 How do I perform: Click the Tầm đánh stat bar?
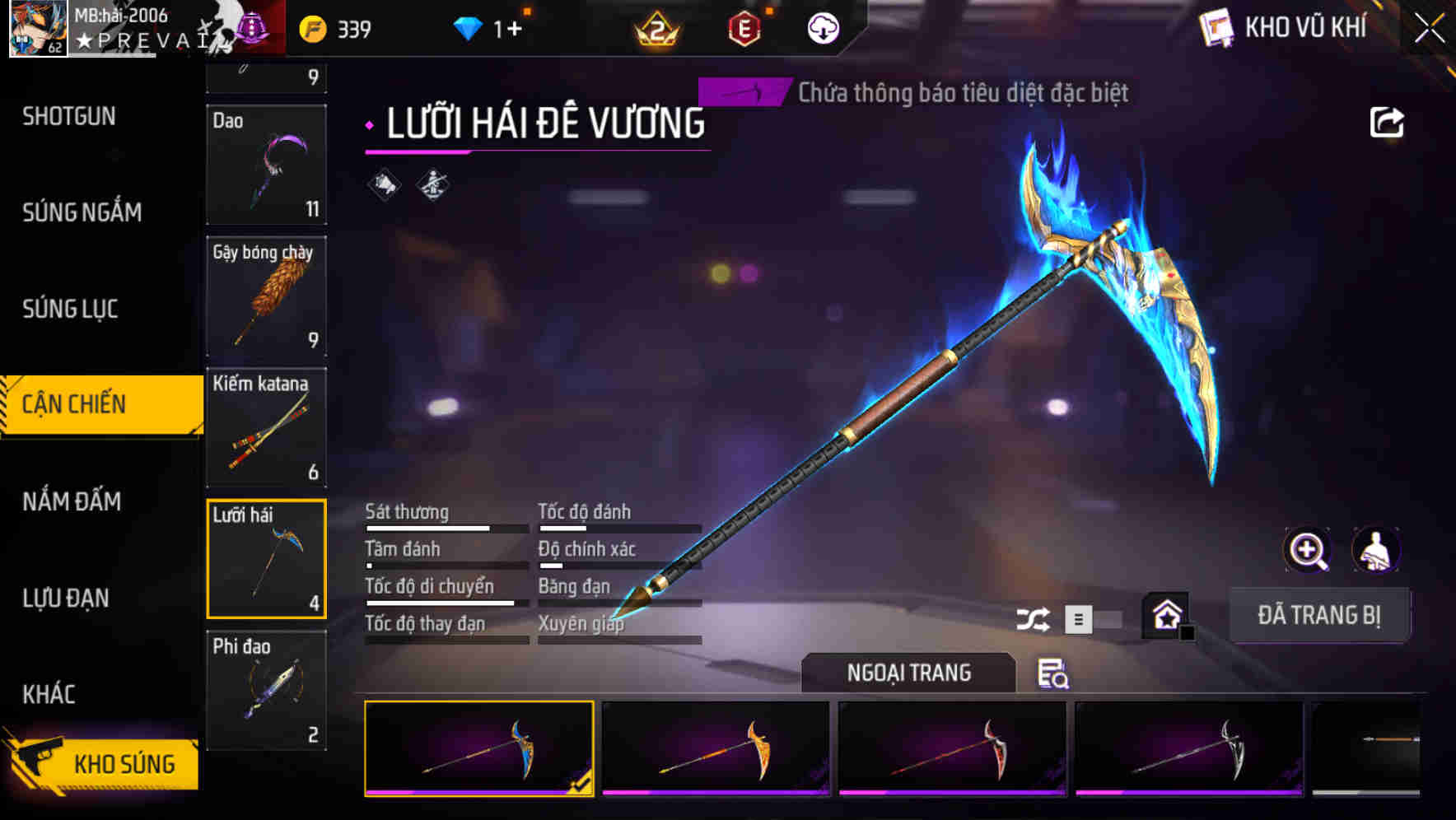pyautogui.click(x=445, y=557)
